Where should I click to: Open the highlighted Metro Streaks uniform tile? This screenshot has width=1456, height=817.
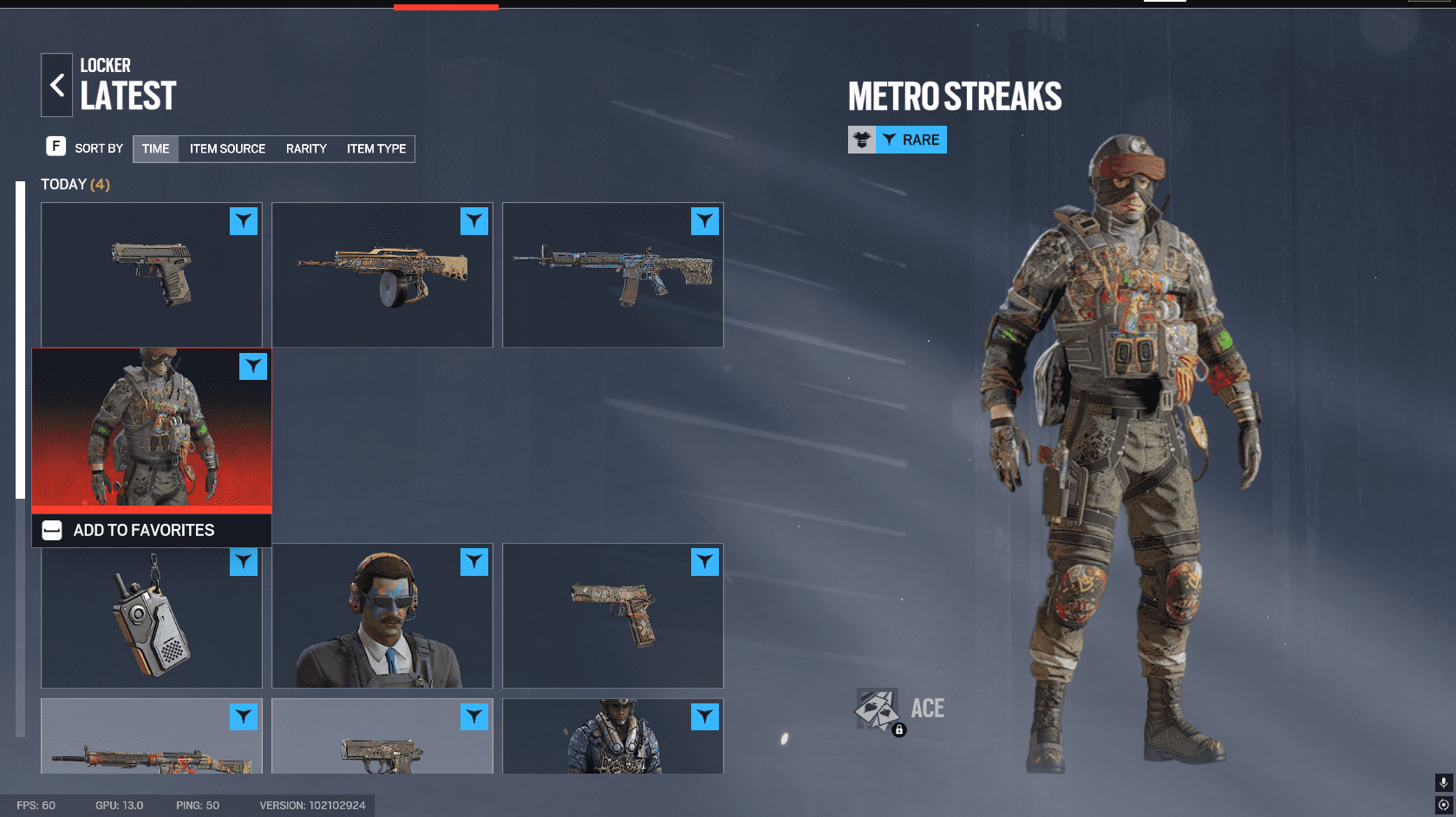(x=151, y=429)
